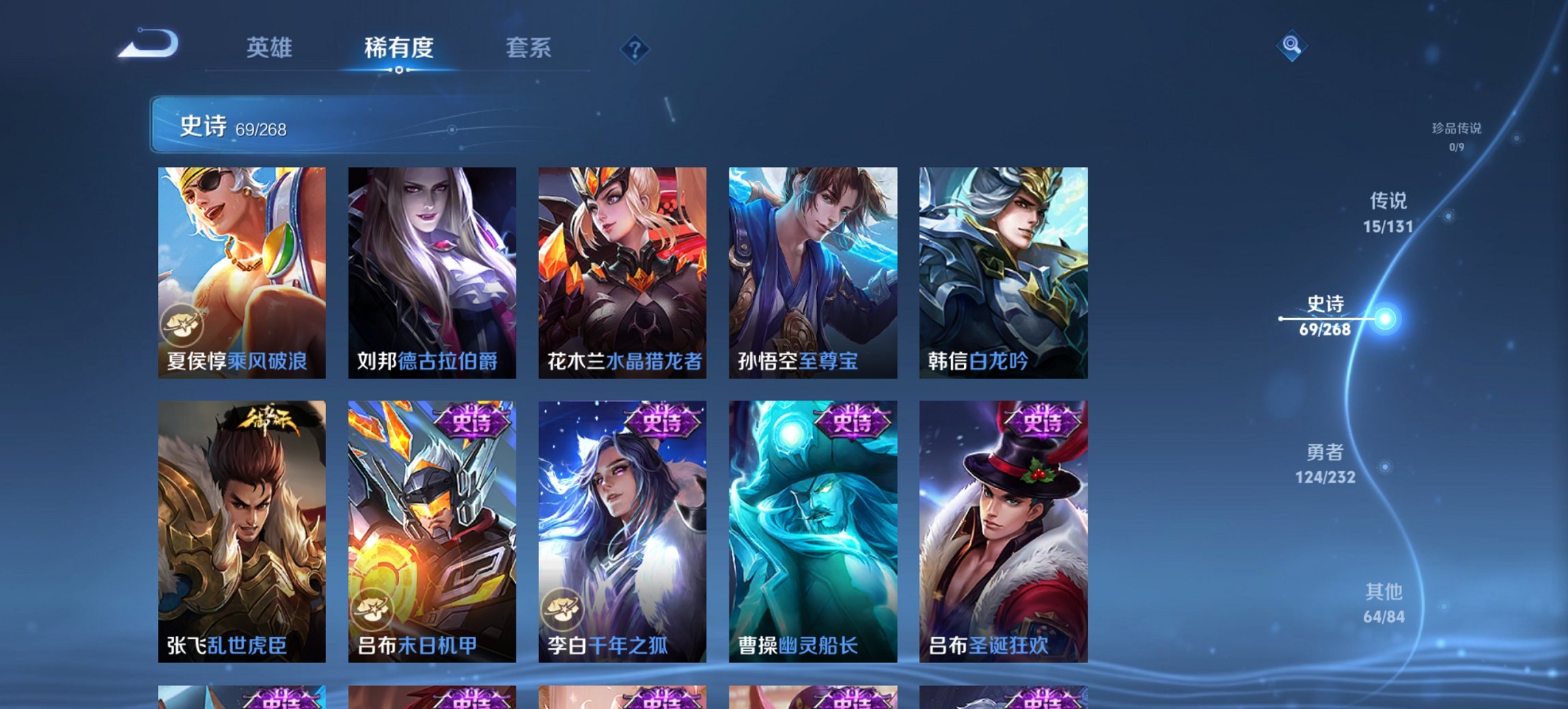
Task: Click the active tab indicator under 稀有度
Action: [398, 70]
